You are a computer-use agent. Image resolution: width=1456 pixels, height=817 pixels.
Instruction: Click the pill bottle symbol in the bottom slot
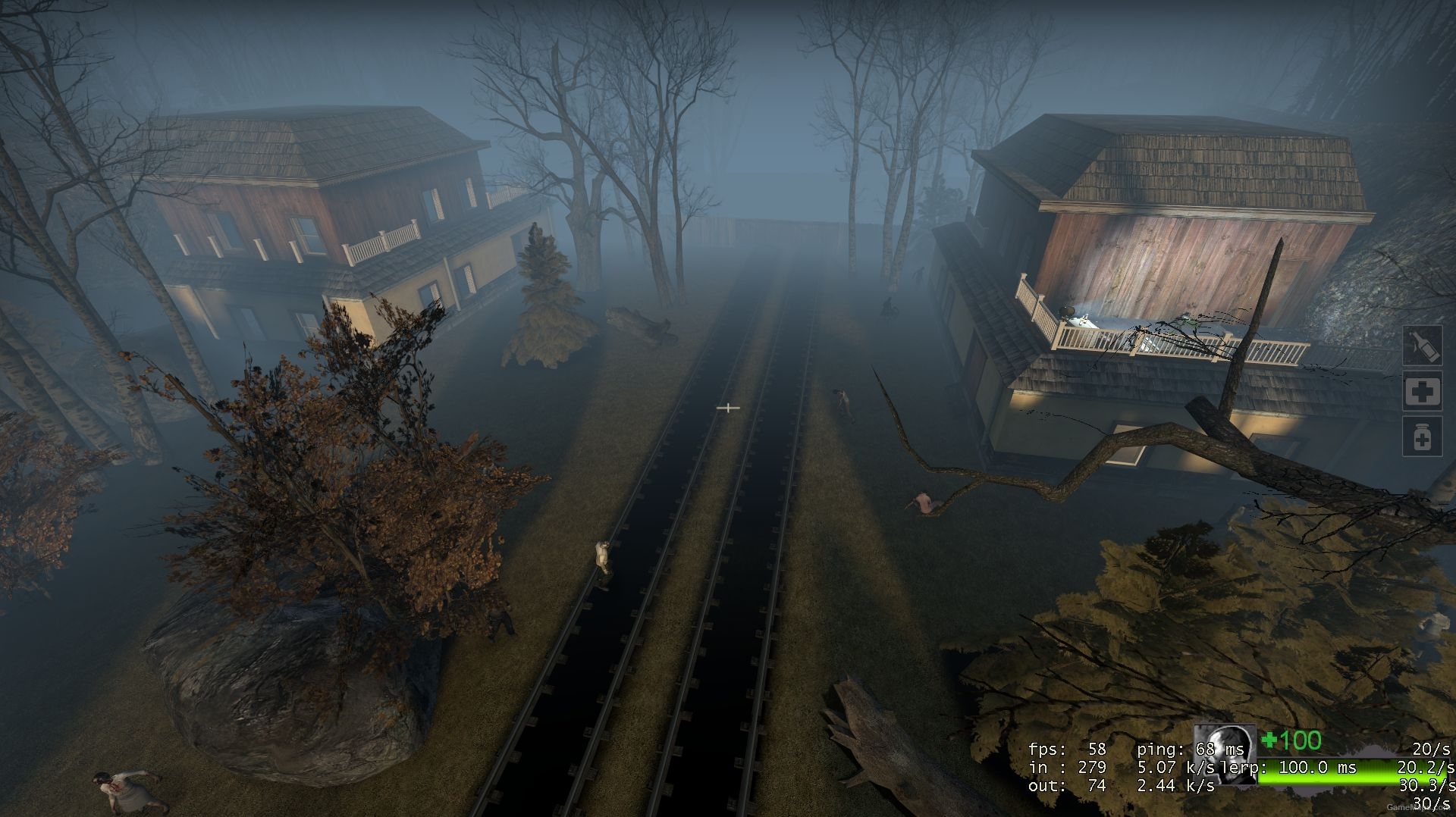[1422, 438]
